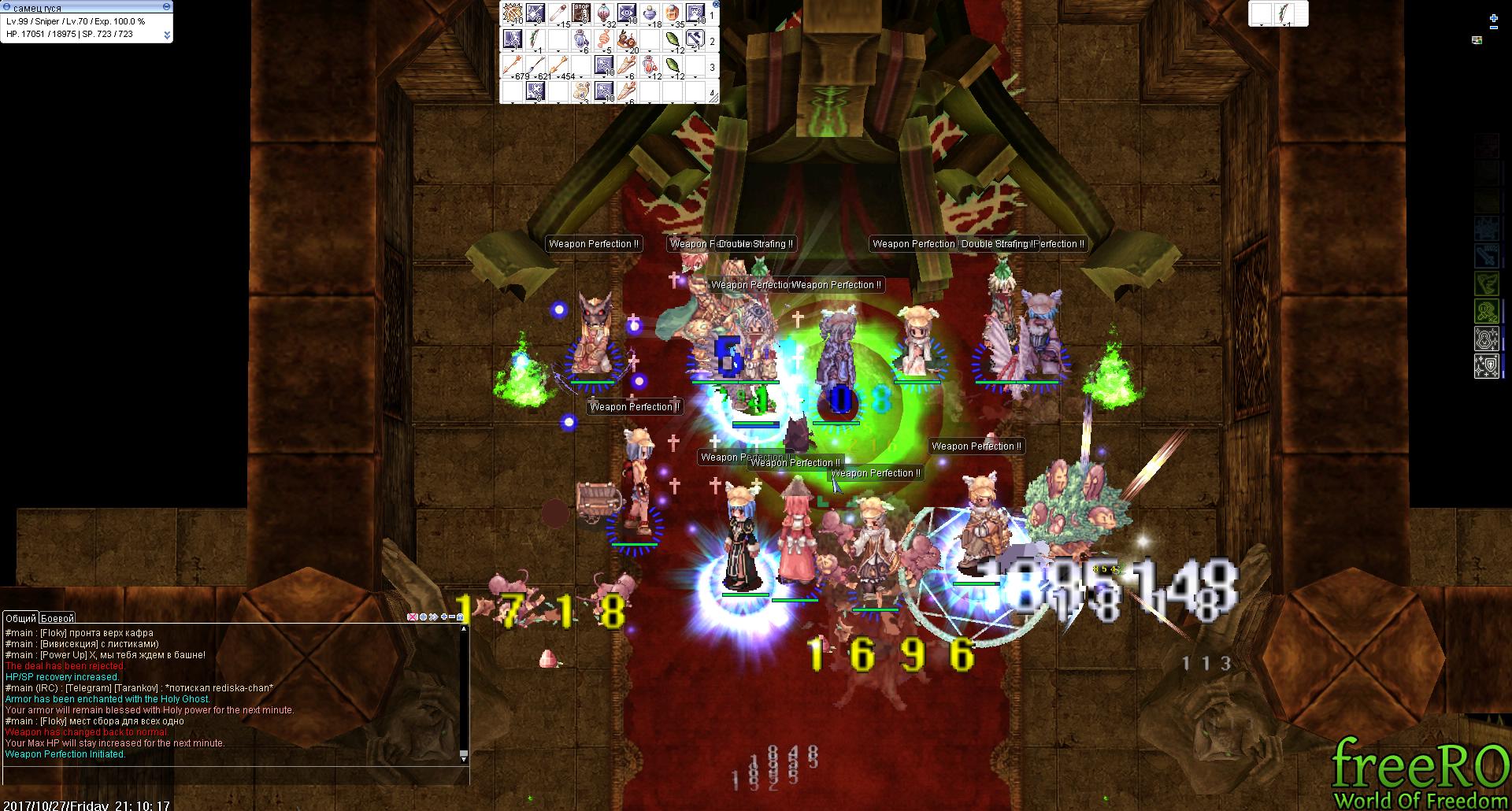Toggle the chat window lock icon

tap(460, 617)
